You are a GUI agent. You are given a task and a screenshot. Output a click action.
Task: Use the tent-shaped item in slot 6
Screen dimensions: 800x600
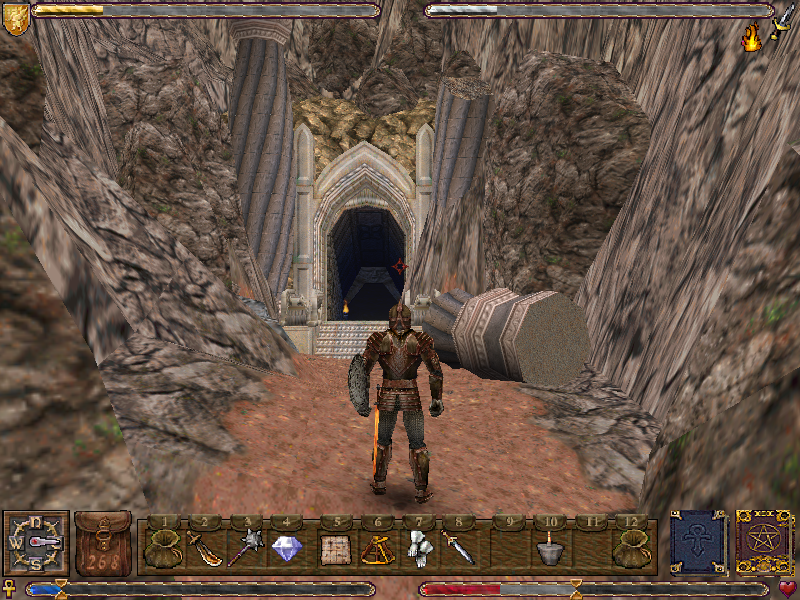(376, 548)
